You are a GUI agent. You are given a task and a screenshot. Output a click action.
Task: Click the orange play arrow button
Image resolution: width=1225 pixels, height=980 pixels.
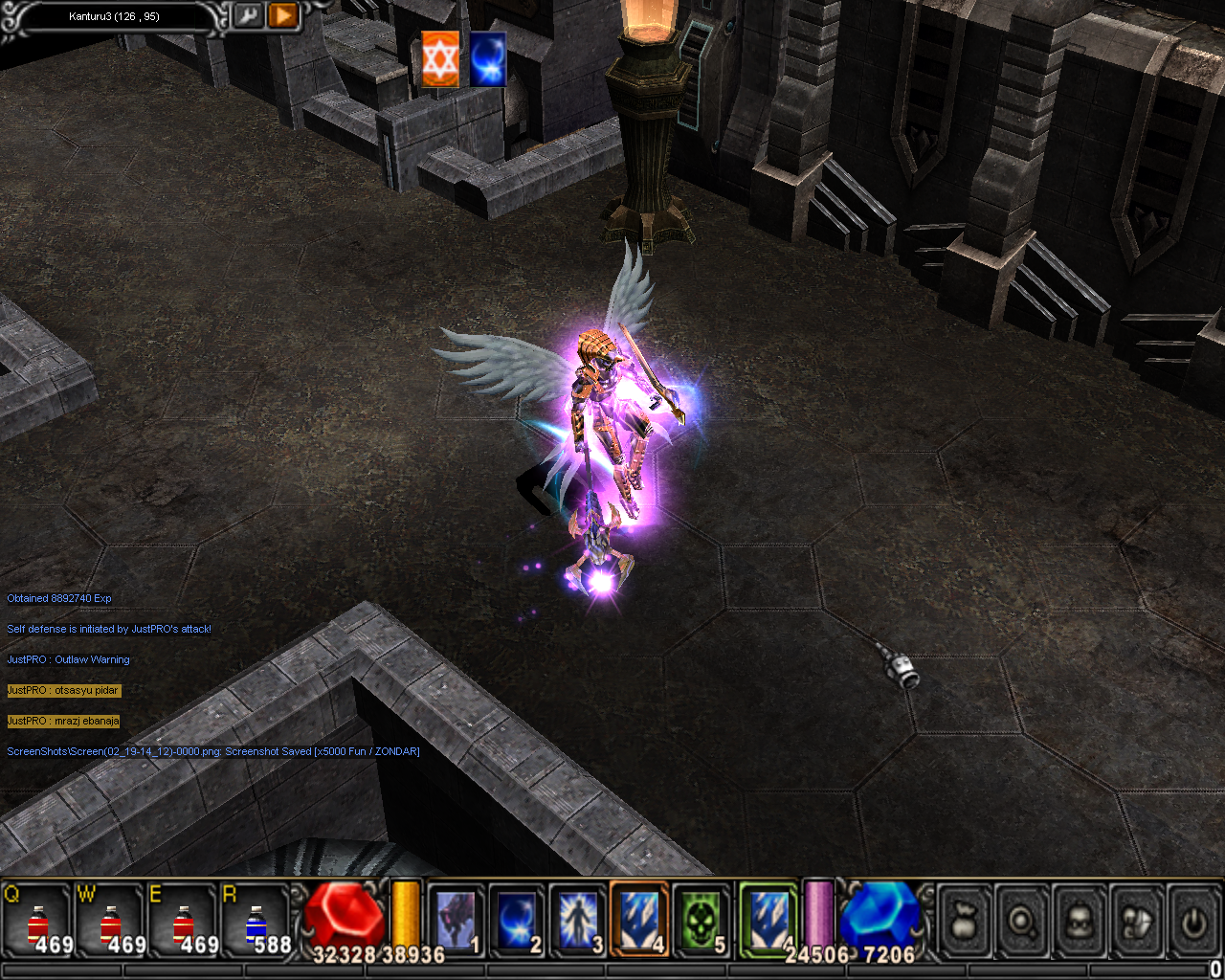tap(283, 15)
